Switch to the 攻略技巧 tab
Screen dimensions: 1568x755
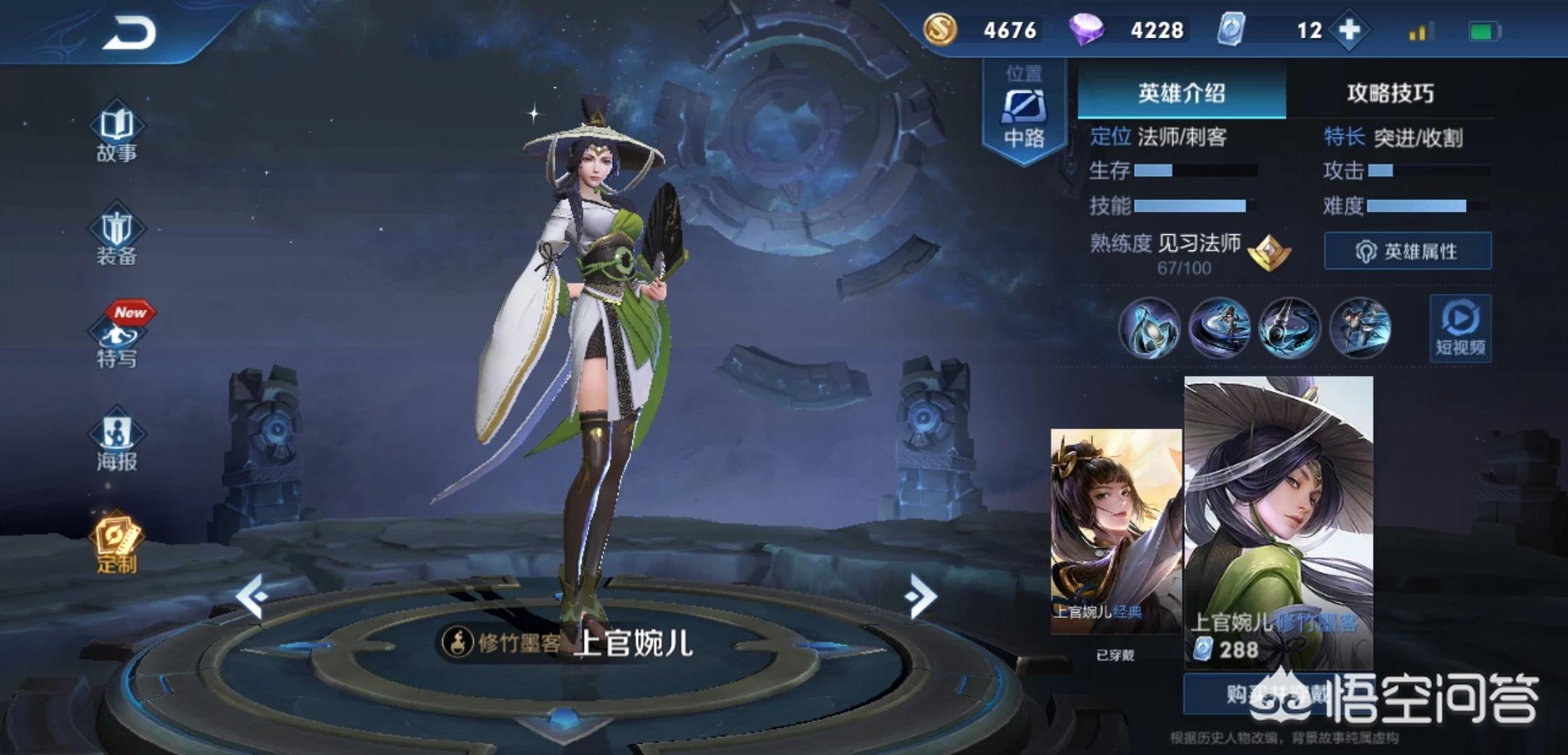pos(1390,93)
